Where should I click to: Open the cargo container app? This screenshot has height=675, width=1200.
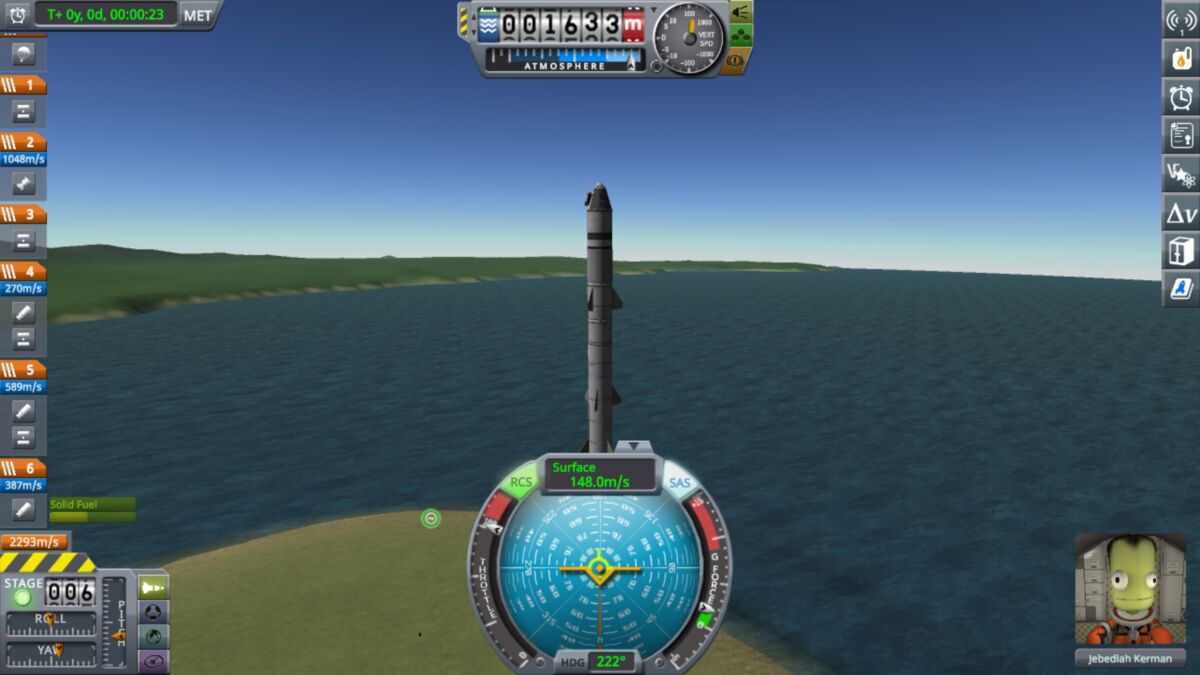(x=1181, y=251)
